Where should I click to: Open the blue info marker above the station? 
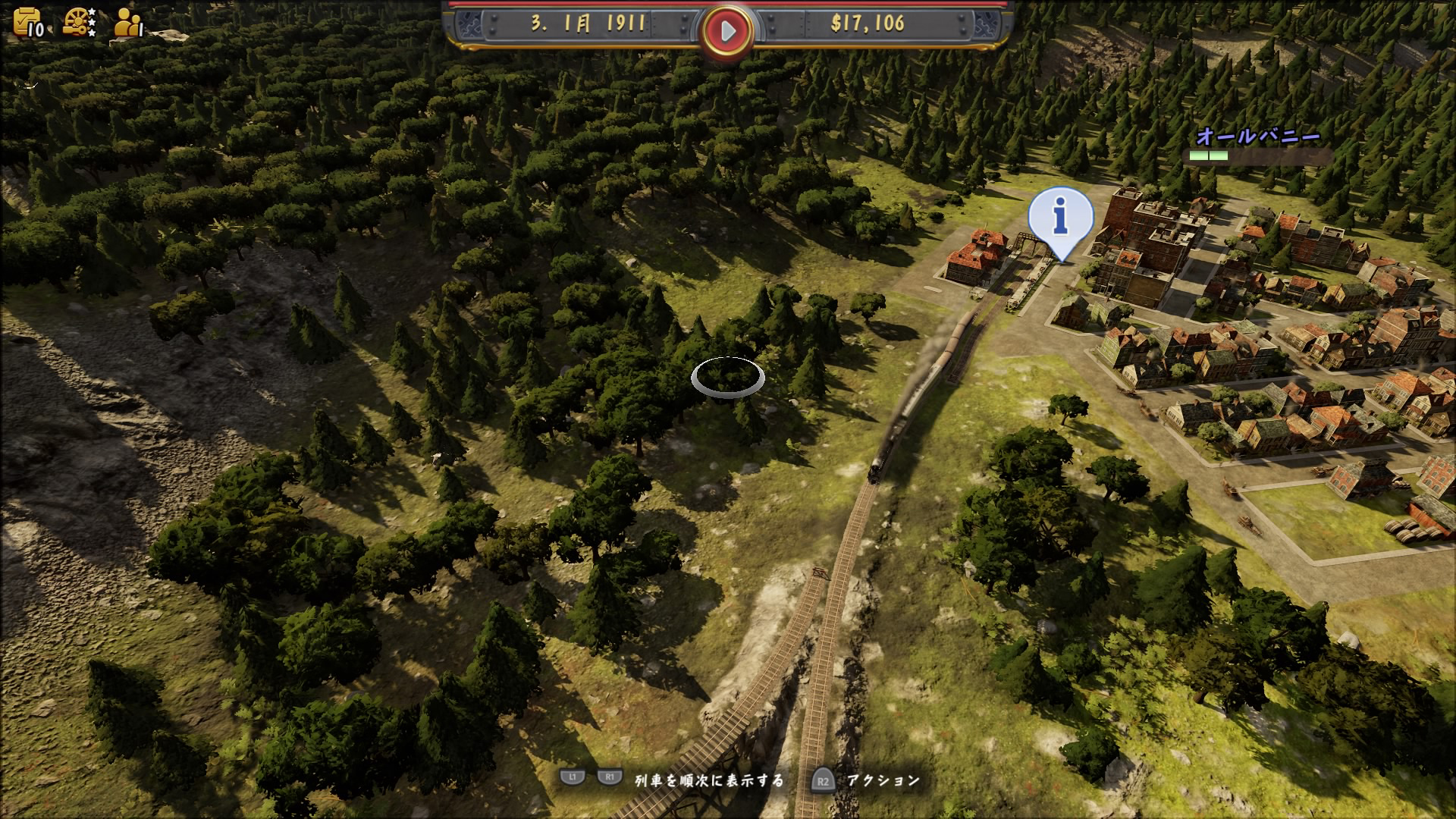(x=1060, y=218)
